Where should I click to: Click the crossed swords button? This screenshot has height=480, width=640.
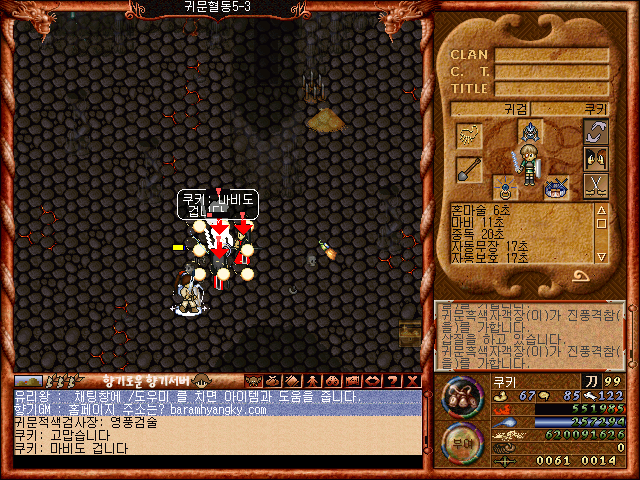596,186
